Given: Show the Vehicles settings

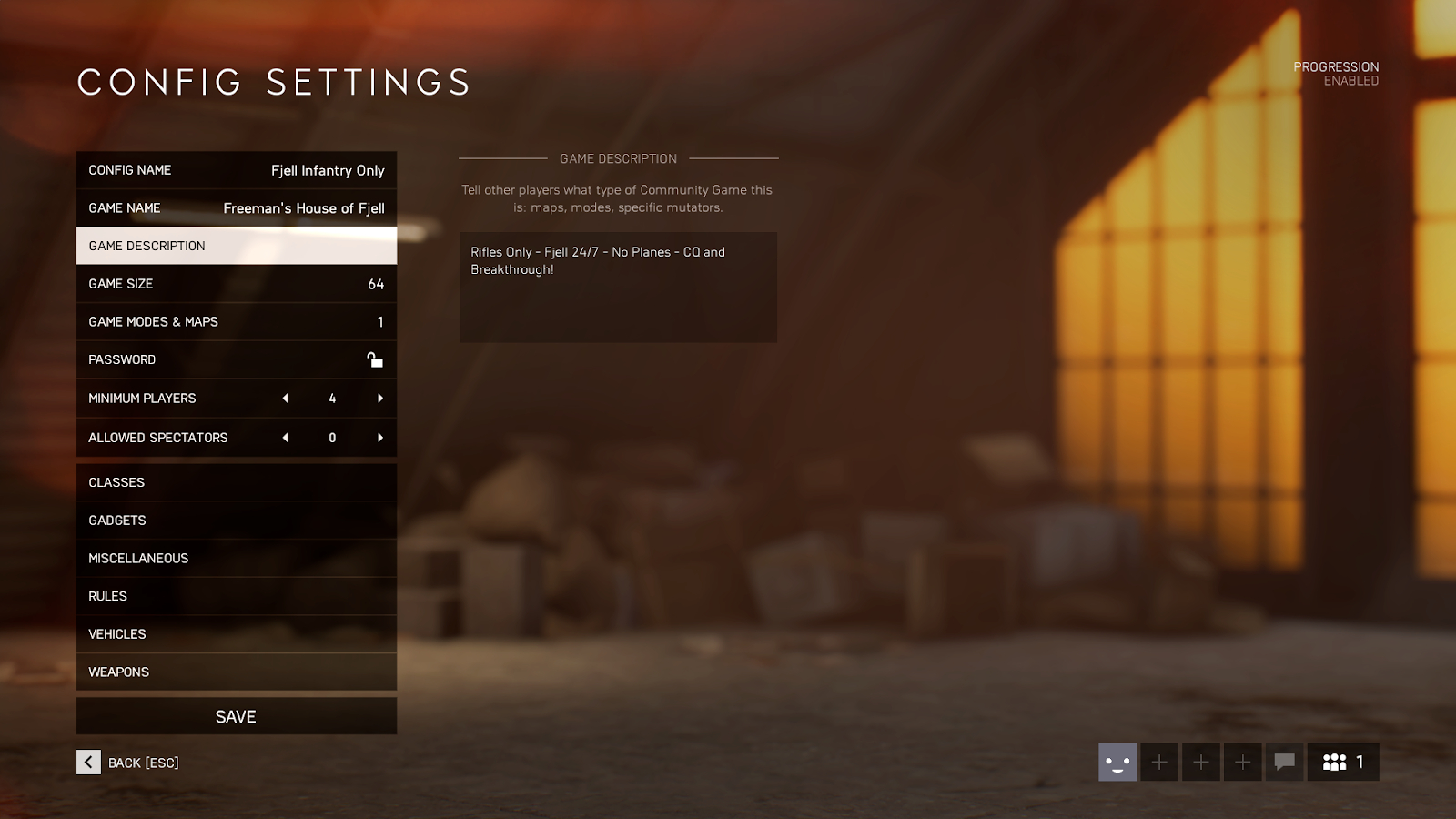Looking at the screenshot, I should point(236,634).
